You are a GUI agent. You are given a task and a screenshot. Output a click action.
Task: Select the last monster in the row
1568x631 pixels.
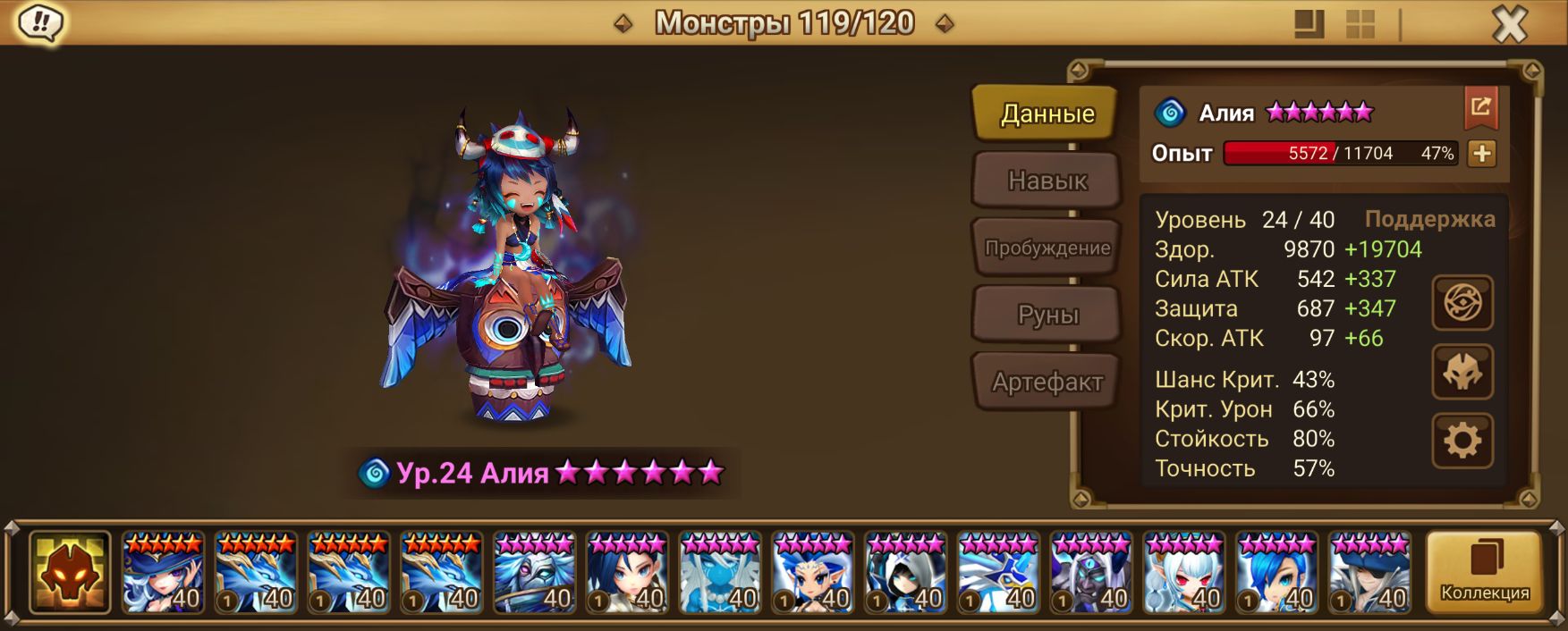[x=1369, y=573]
